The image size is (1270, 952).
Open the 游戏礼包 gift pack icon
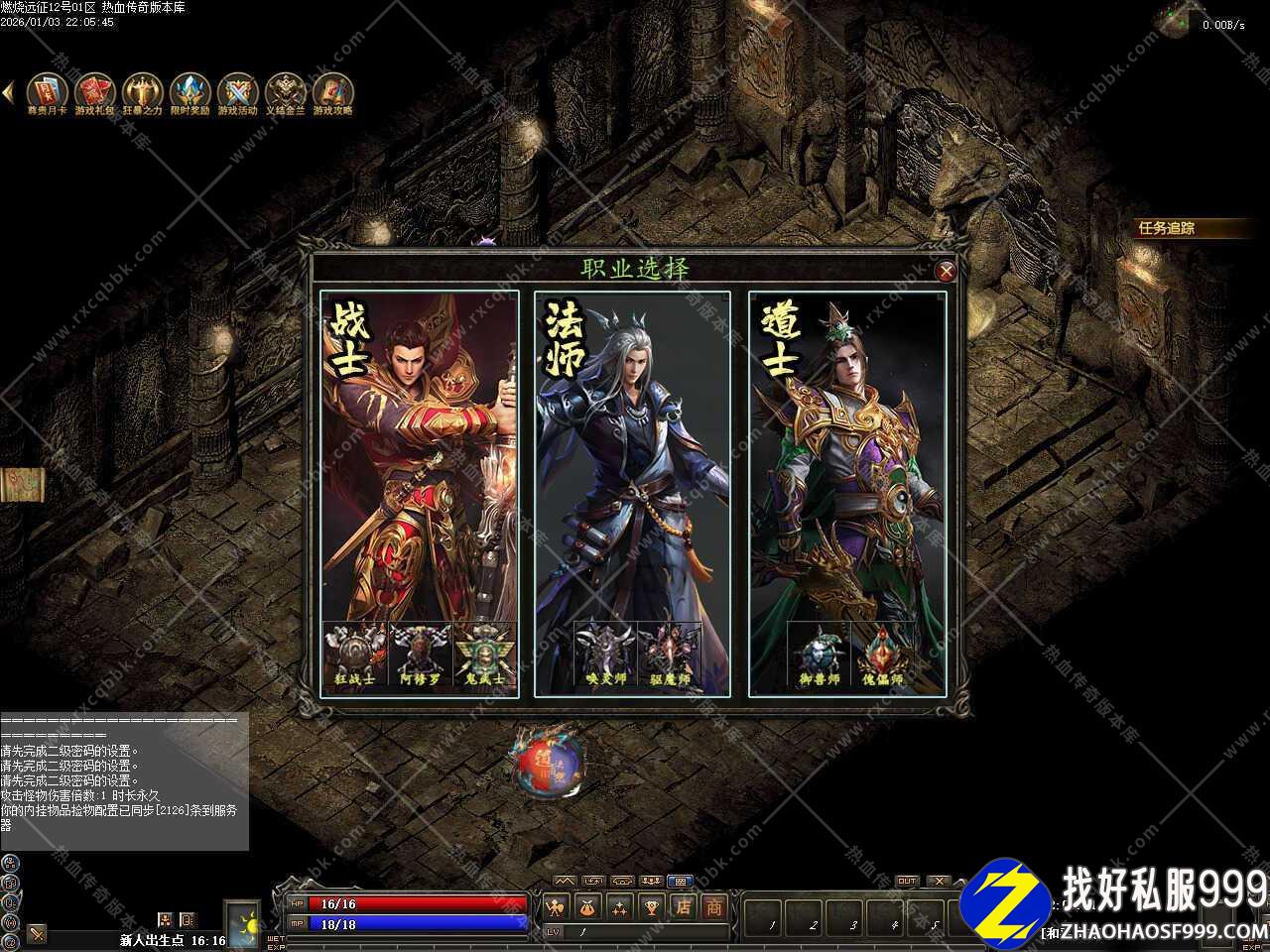pos(94,92)
